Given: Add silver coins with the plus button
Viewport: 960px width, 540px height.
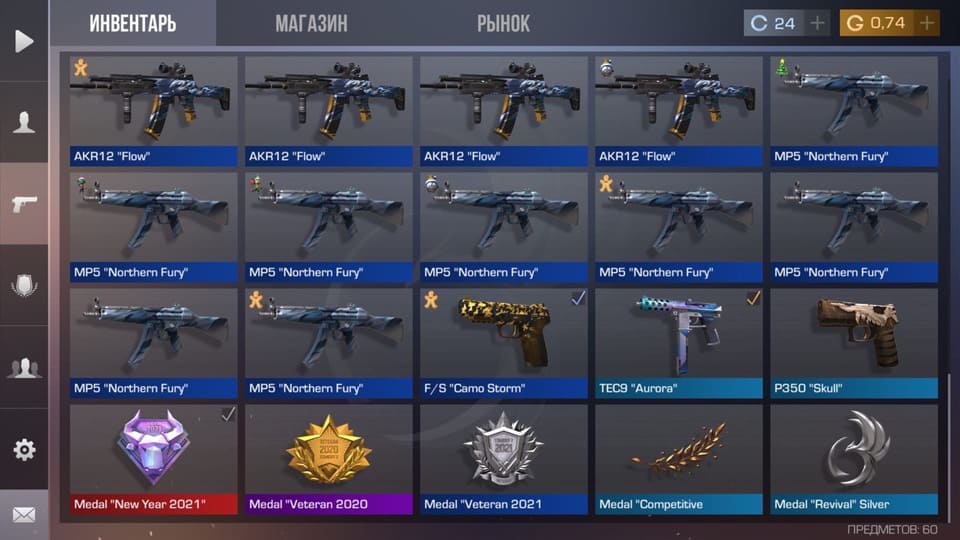Looking at the screenshot, I should (818, 23).
